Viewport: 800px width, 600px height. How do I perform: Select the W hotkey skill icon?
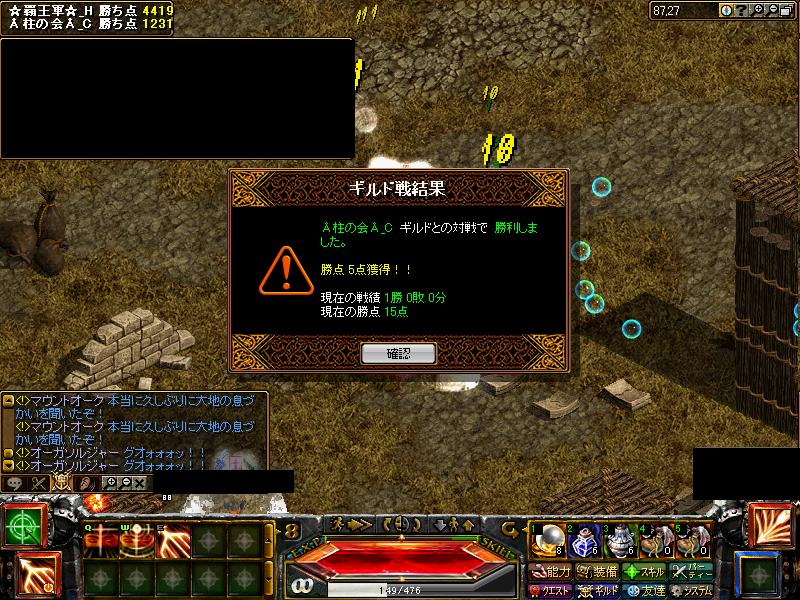coord(137,541)
